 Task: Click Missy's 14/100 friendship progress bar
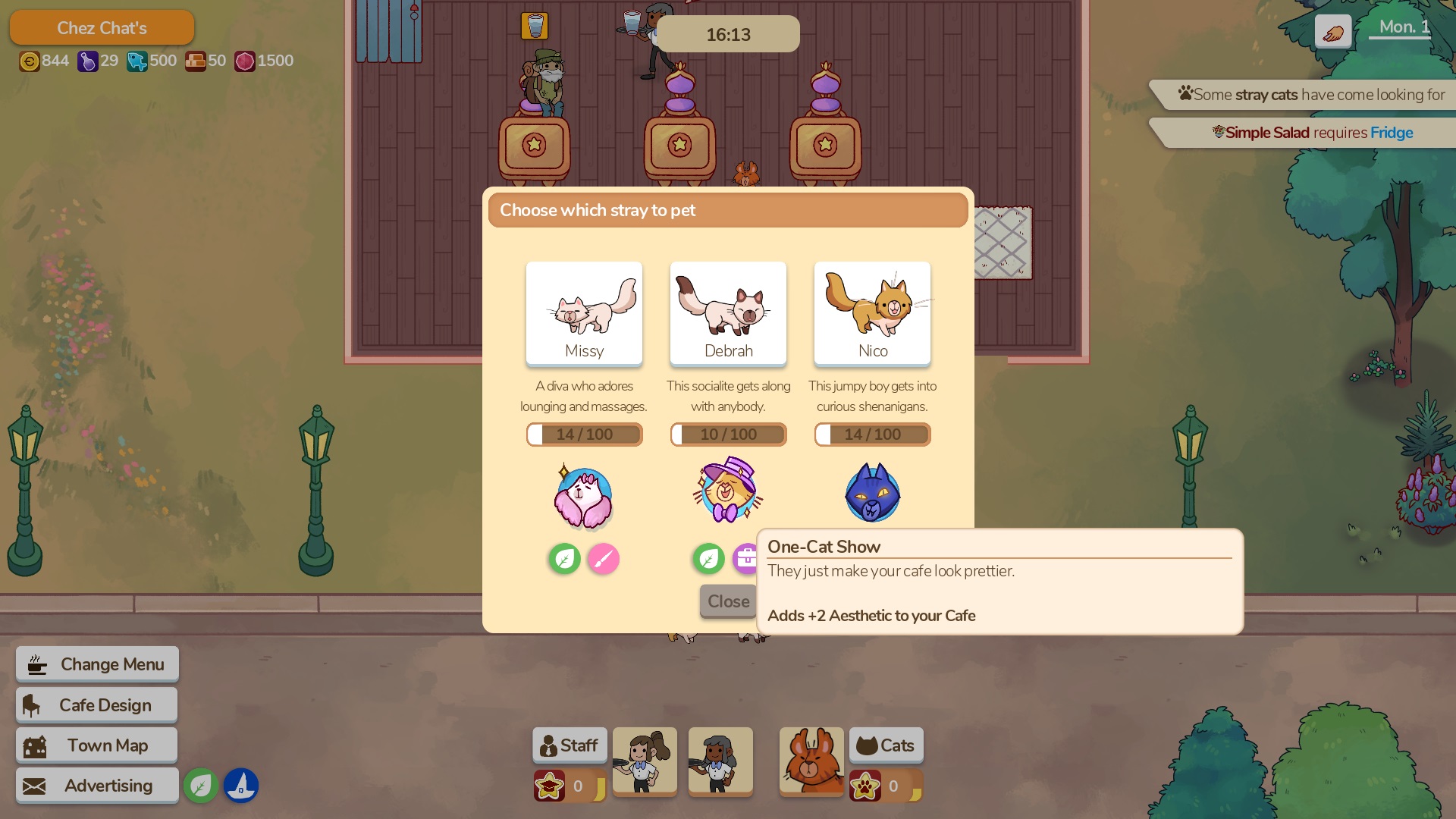(584, 434)
